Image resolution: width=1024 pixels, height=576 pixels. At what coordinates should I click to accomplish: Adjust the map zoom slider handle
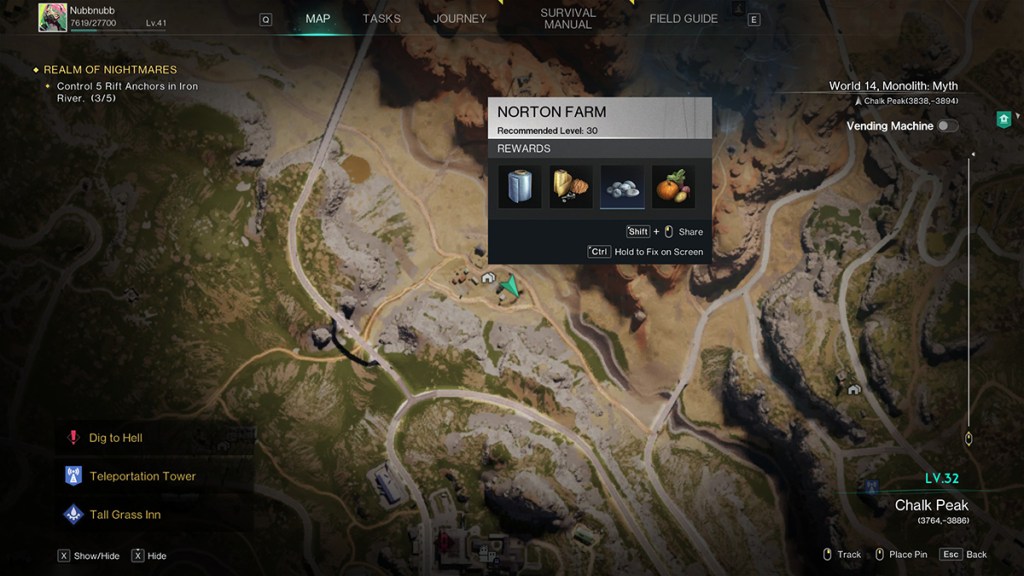pos(968,438)
